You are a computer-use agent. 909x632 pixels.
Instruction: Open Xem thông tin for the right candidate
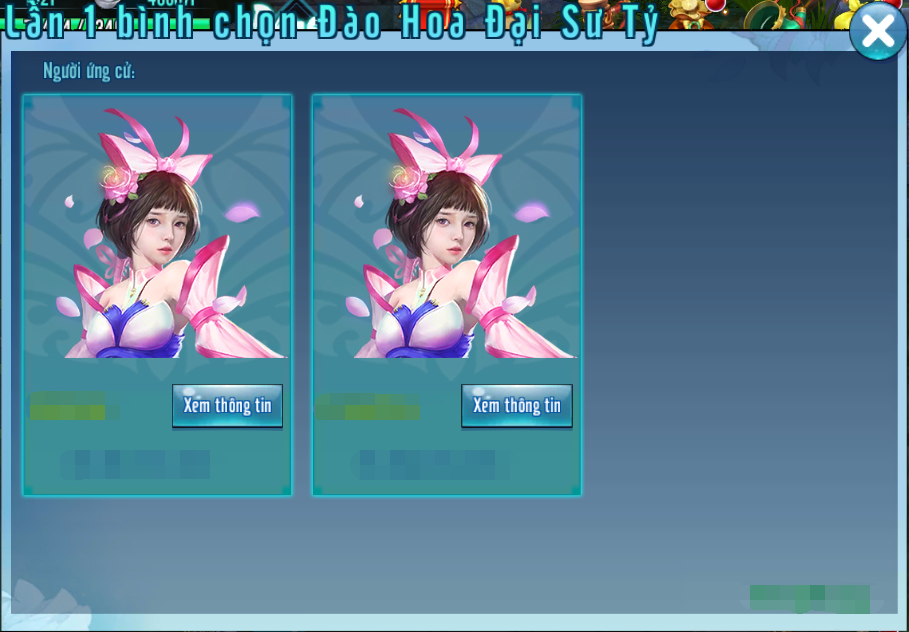516,405
